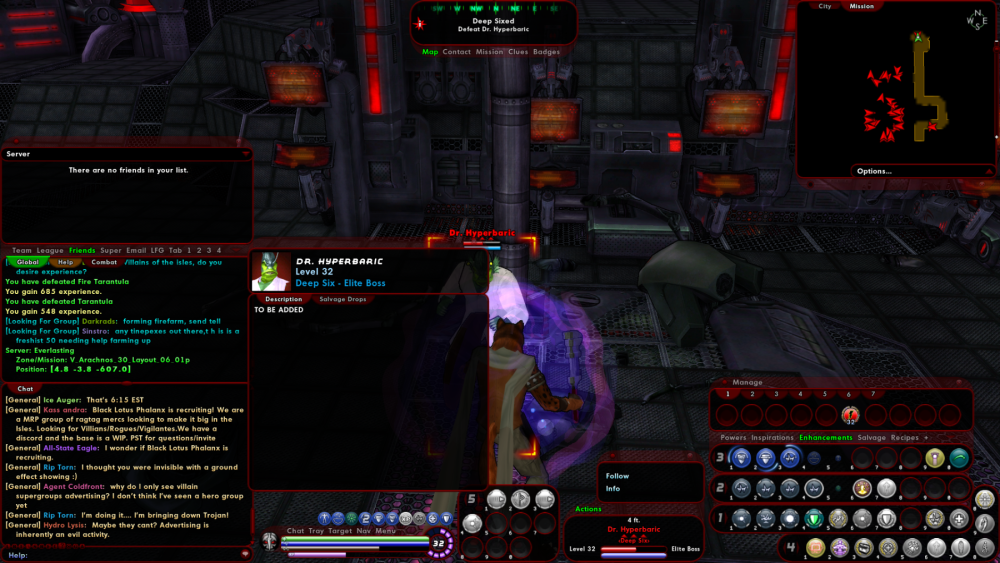This screenshot has height=563, width=1000.
Task: Open the Recipes window
Action: pyautogui.click(x=904, y=438)
